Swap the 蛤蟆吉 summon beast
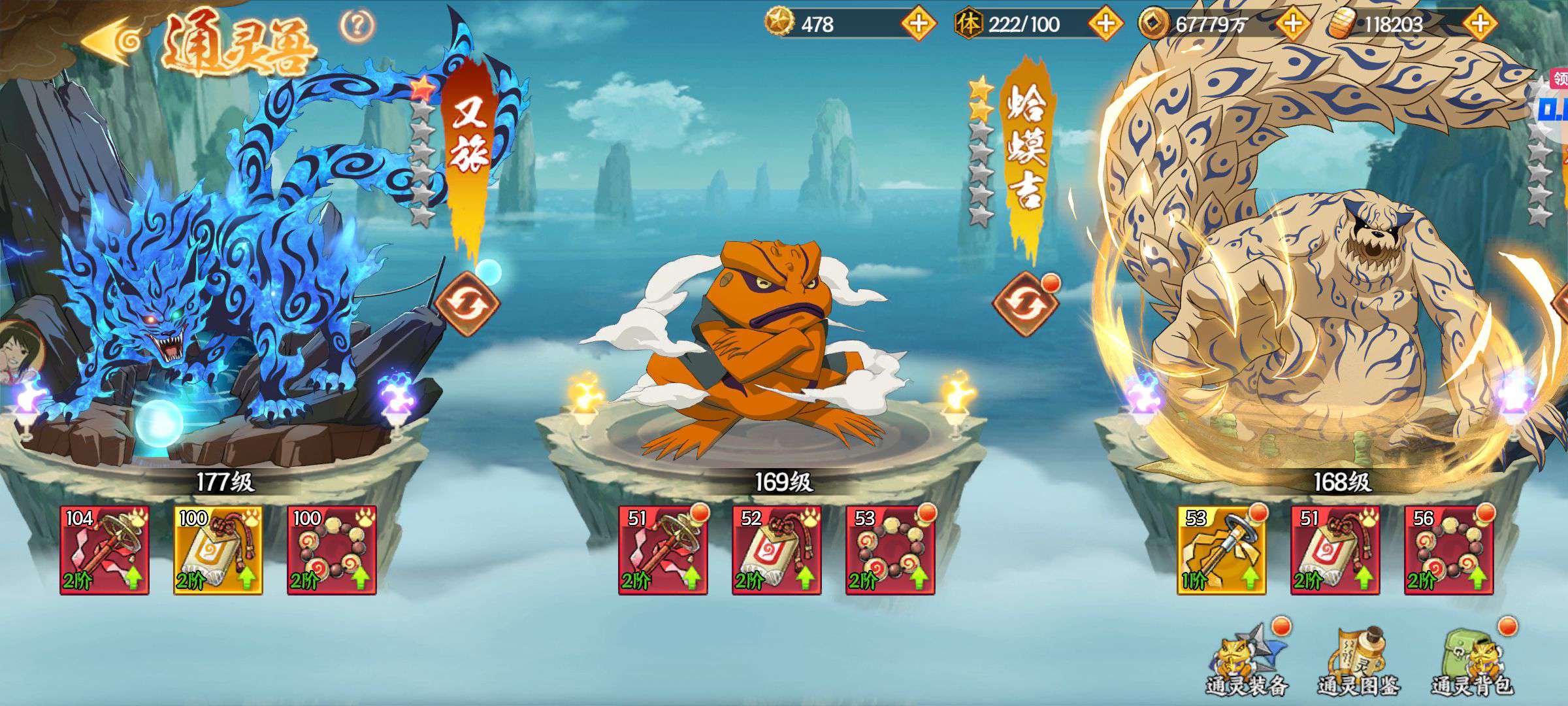 tap(1024, 304)
